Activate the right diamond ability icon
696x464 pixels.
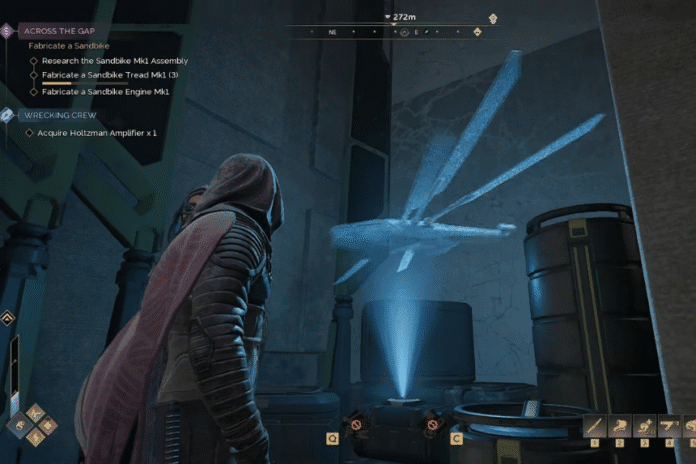(x=49, y=425)
